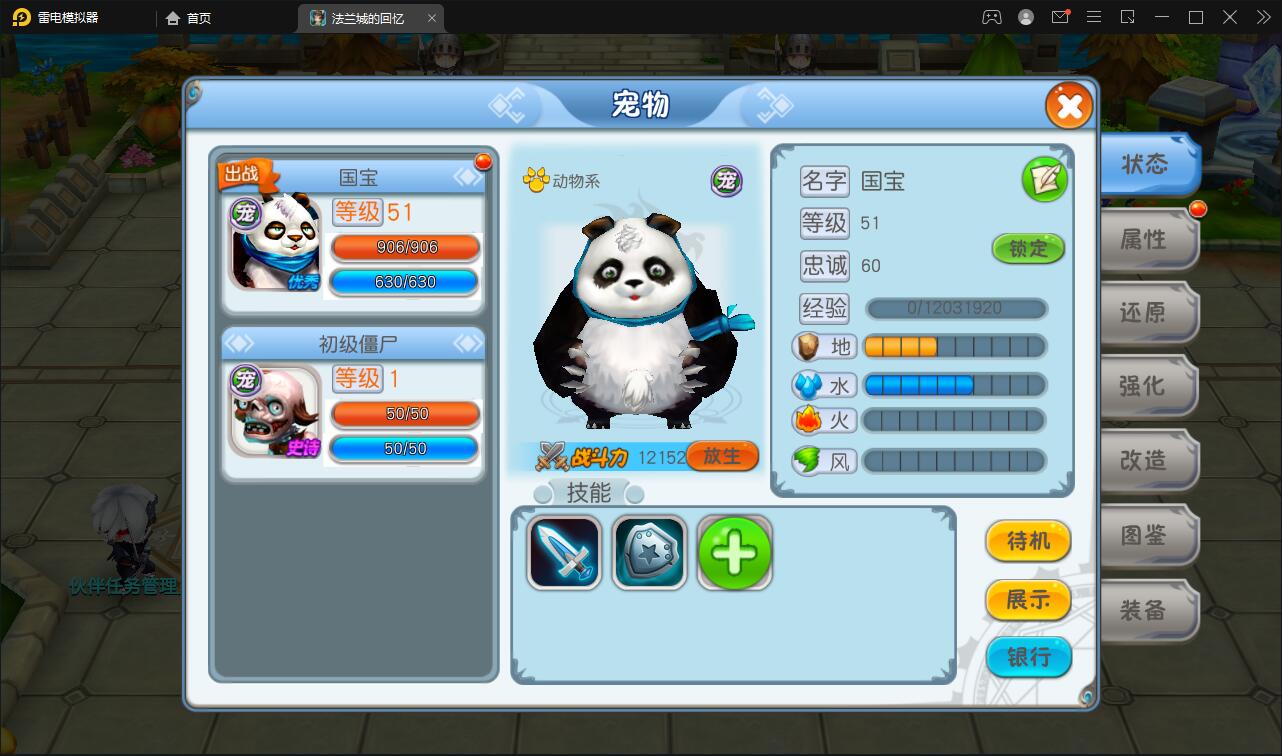Screen dimensions: 1282x756
Task: Click the right arrow beside 宠物 title
Action: point(771,105)
